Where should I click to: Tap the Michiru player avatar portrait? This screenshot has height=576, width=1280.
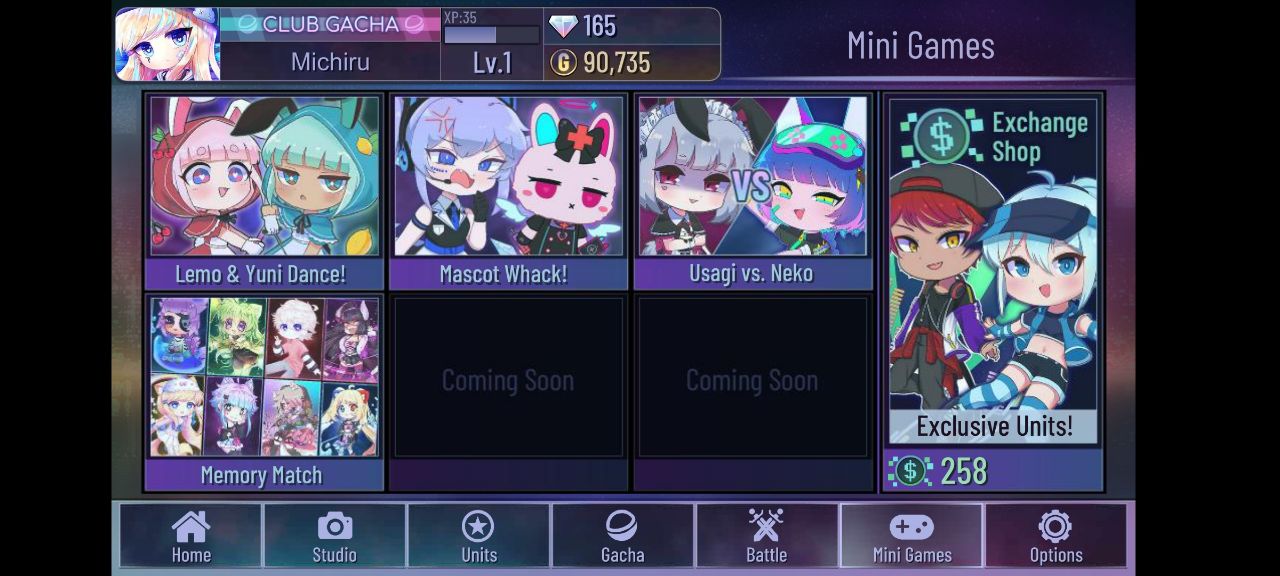tap(167, 44)
